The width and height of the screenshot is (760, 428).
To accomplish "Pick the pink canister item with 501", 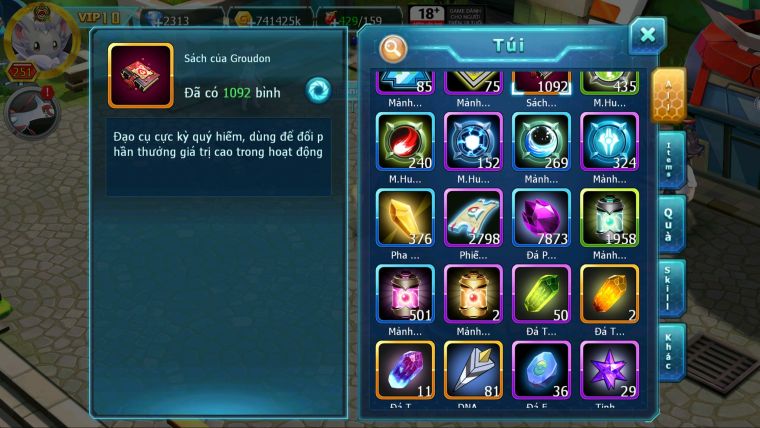I will coord(405,294).
